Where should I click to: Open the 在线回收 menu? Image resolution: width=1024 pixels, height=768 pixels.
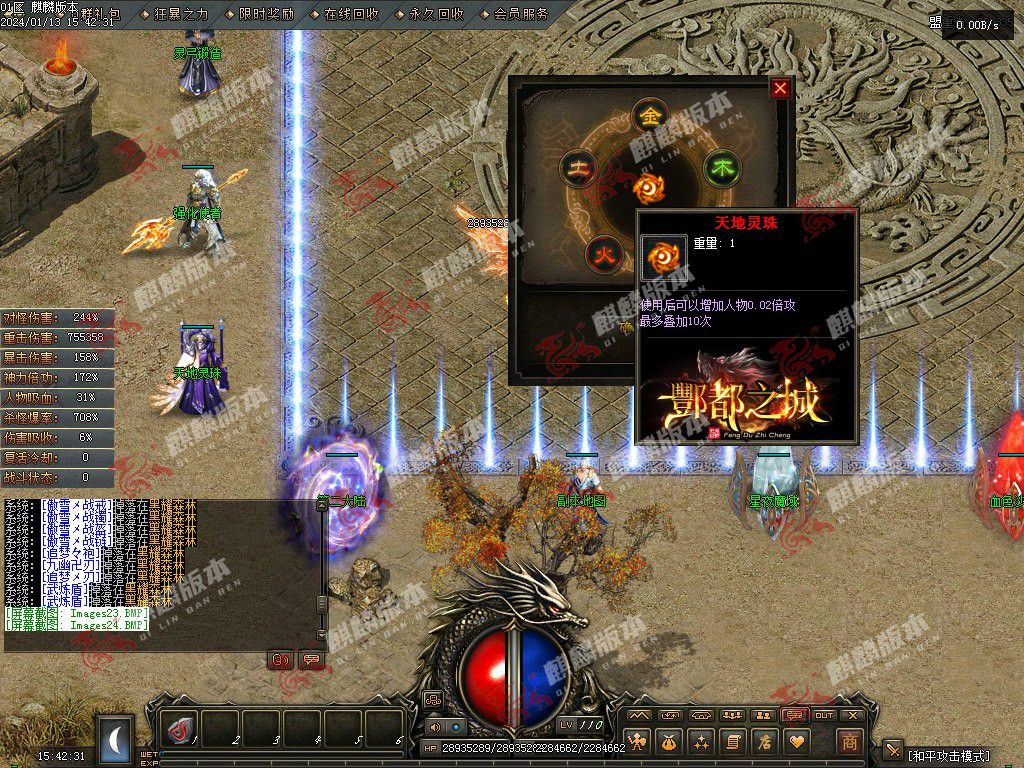(x=351, y=14)
